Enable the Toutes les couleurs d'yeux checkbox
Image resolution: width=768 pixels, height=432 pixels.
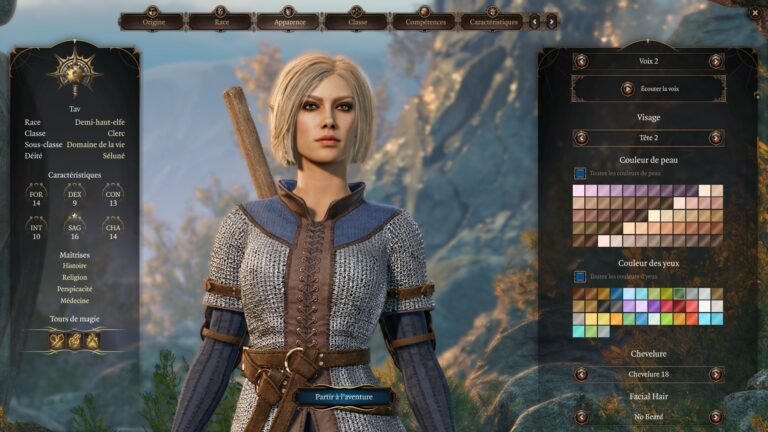point(579,276)
